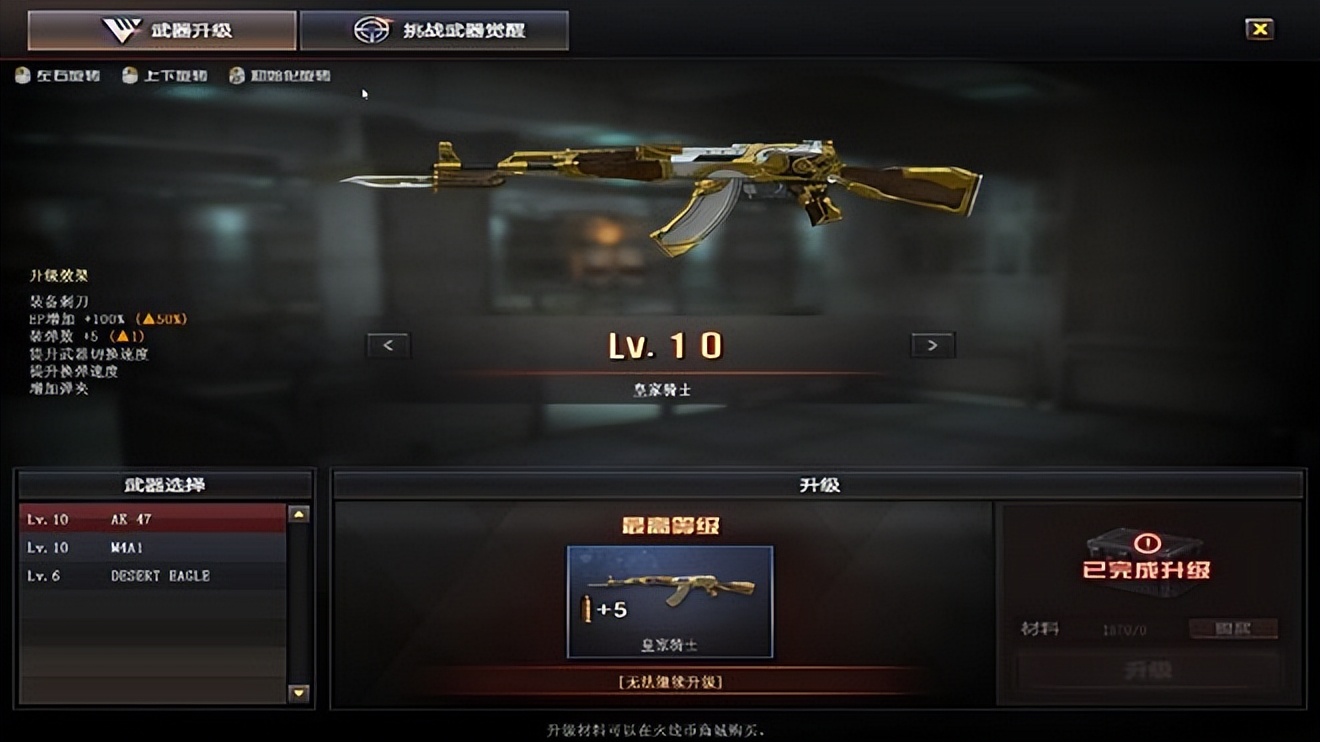The width and height of the screenshot is (1320, 742).
Task: Click the small button beside 材料 count
Action: (x=1233, y=629)
